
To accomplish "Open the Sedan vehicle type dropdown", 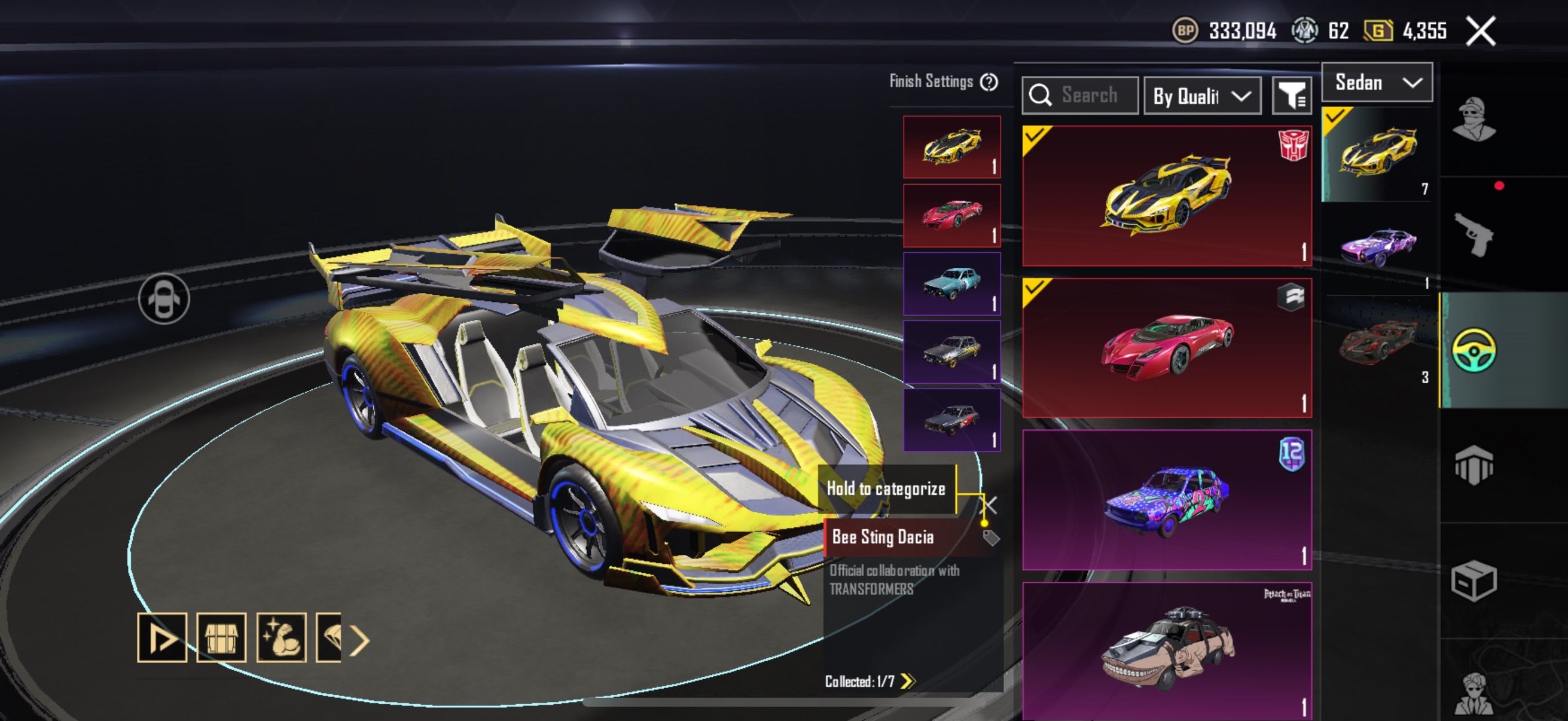I will pos(1377,82).
